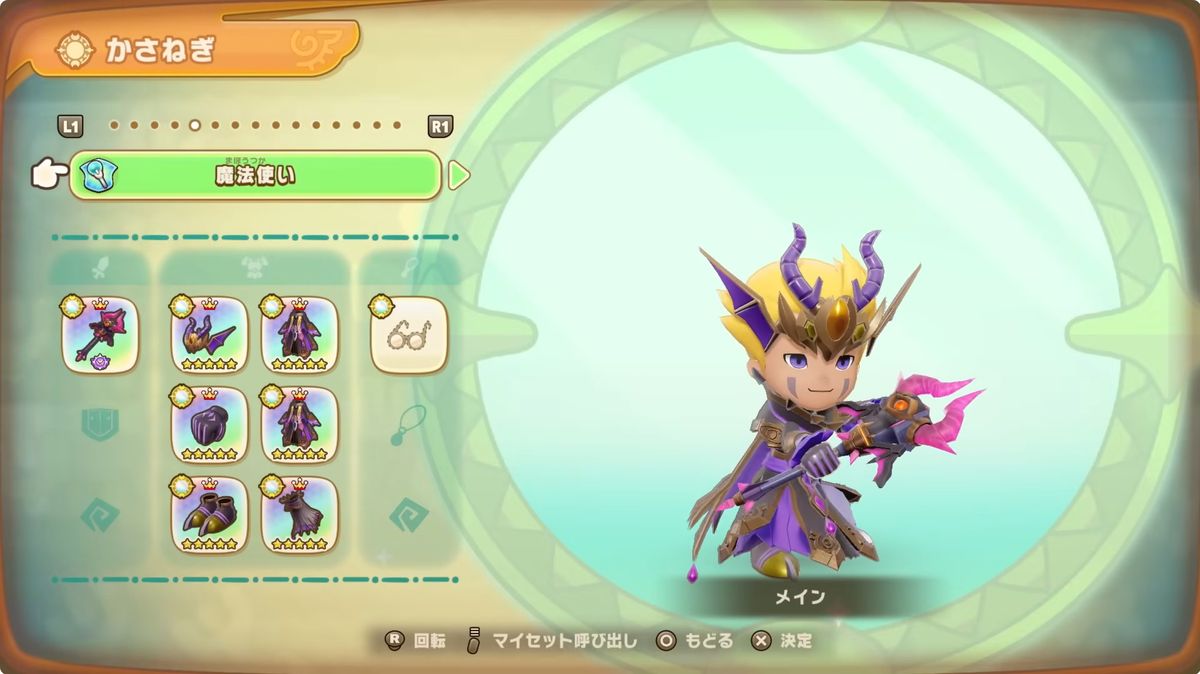Click the green arrow next to 魔法使い

(x=458, y=176)
